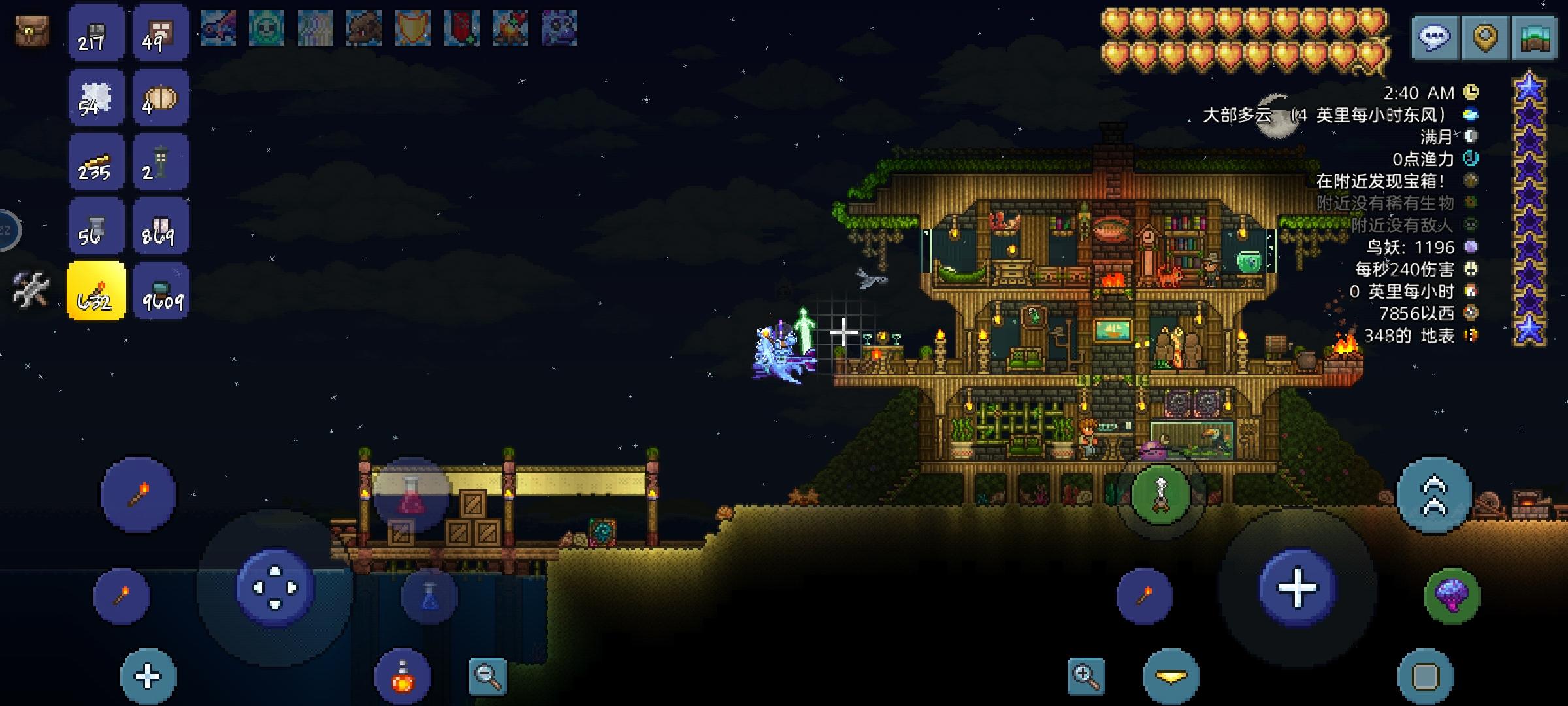Tap the yellow map pin button

click(x=1484, y=37)
